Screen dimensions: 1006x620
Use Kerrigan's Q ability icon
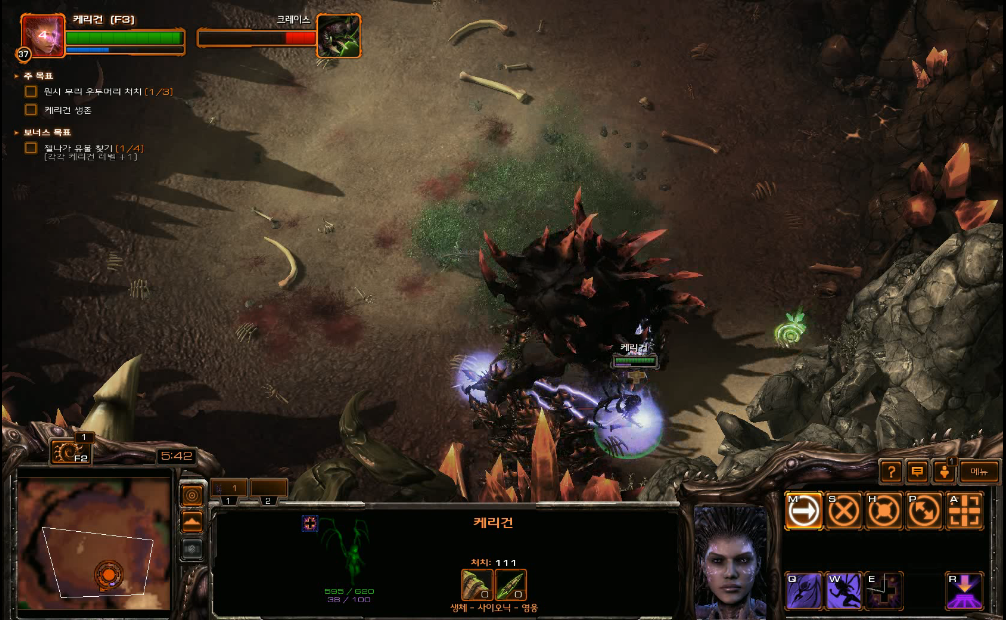click(x=804, y=591)
